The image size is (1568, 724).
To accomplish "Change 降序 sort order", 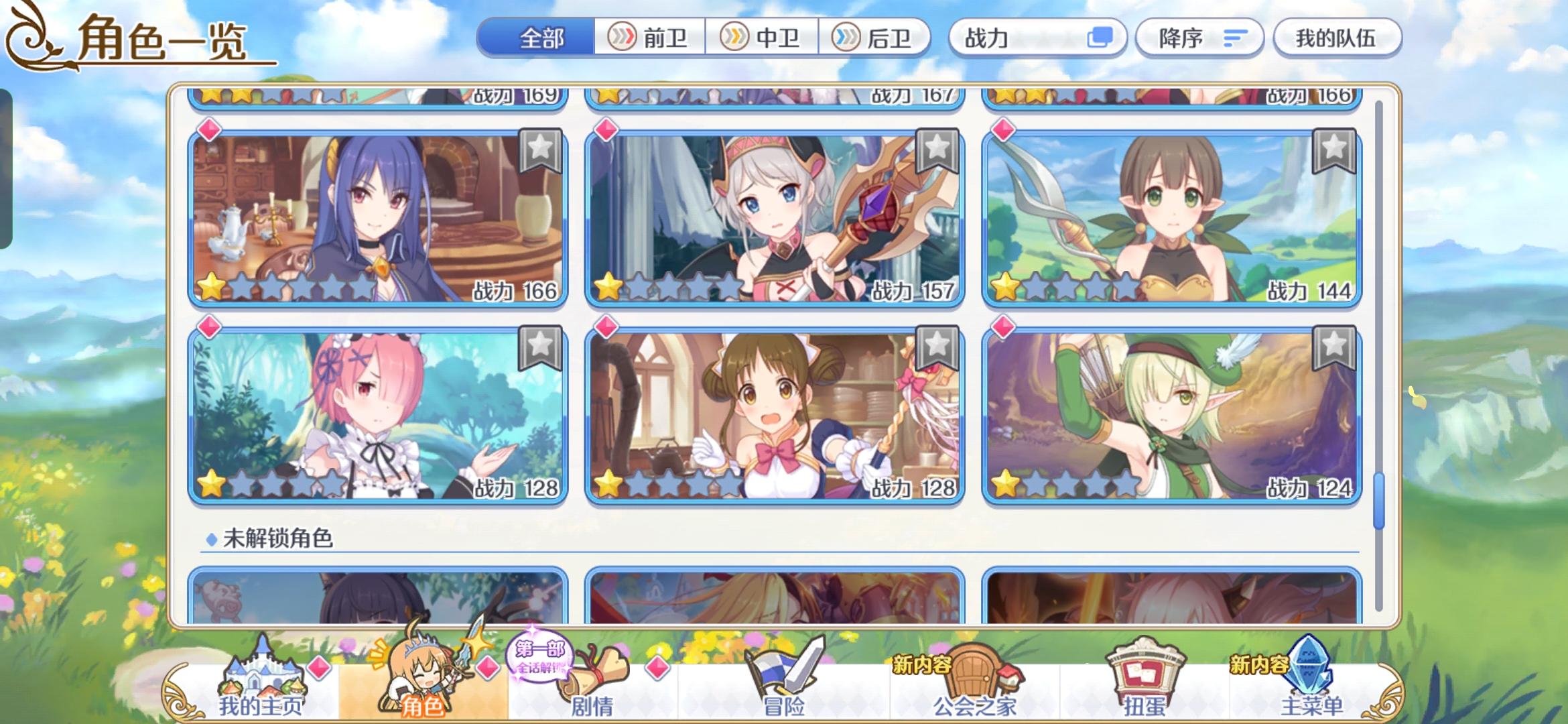I will (x=1199, y=38).
